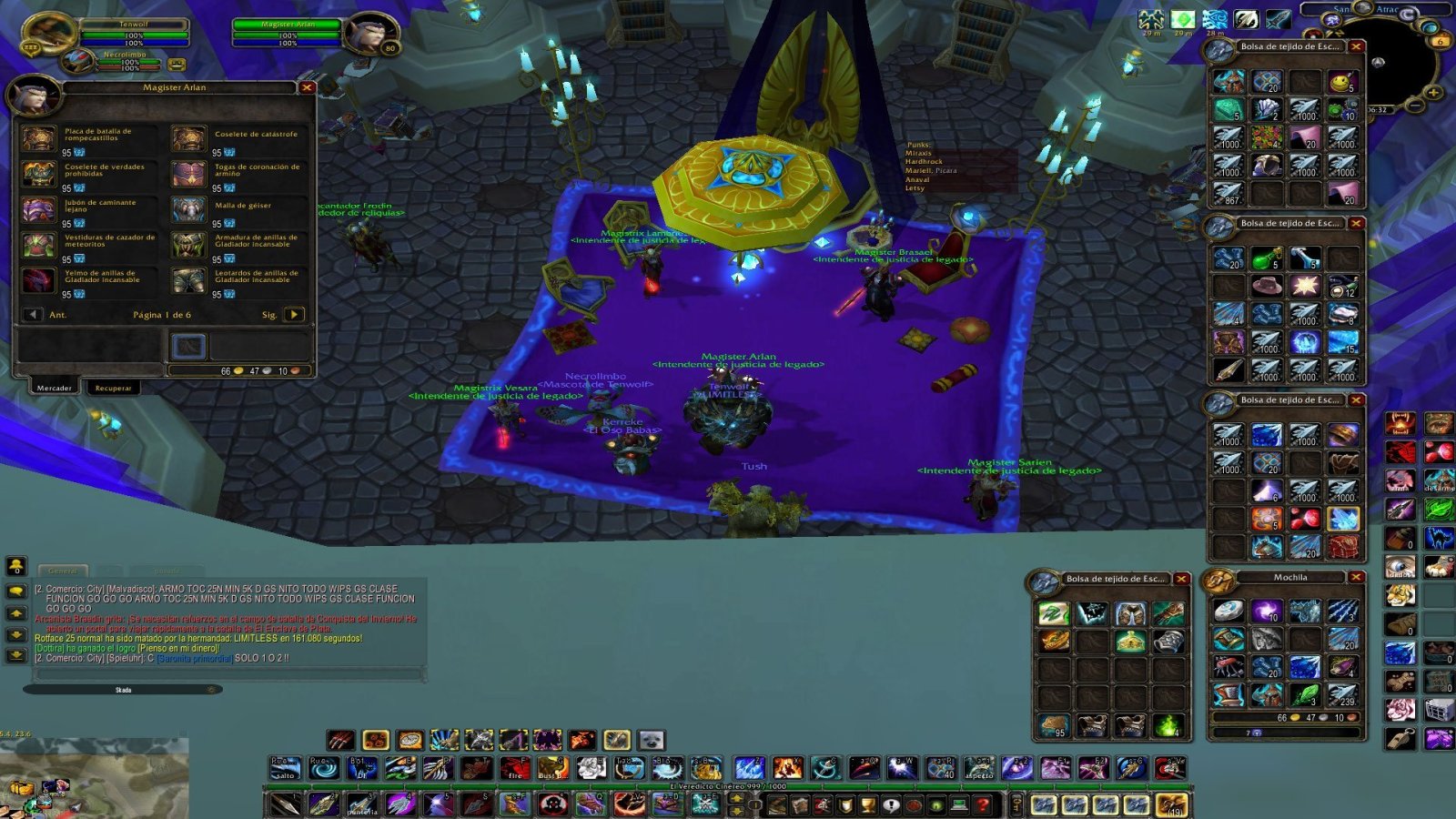Select the polar bear icon on the upper pet bar

651,739
